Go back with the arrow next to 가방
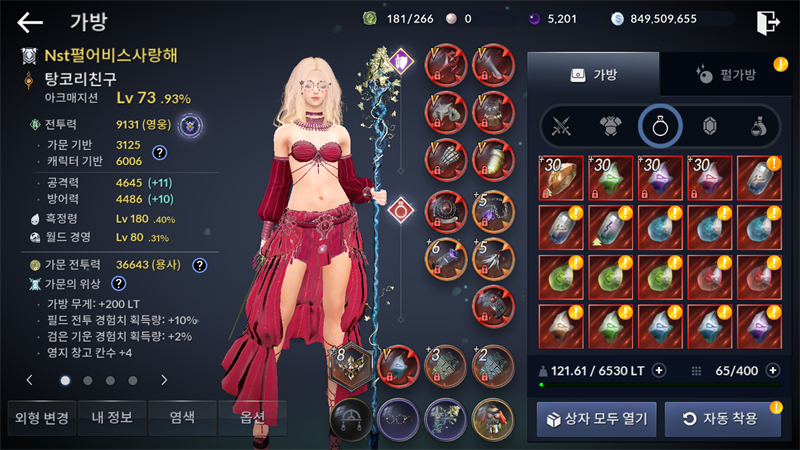Screen dimensions: 800x450 pyautogui.click(x=31, y=22)
